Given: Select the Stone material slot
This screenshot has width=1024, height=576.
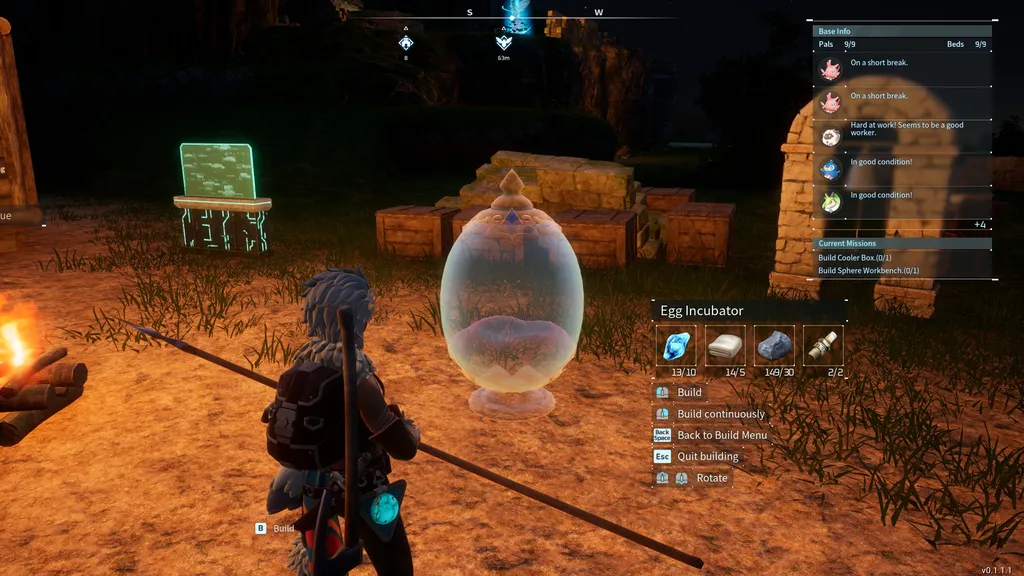Looking at the screenshot, I should tap(774, 345).
